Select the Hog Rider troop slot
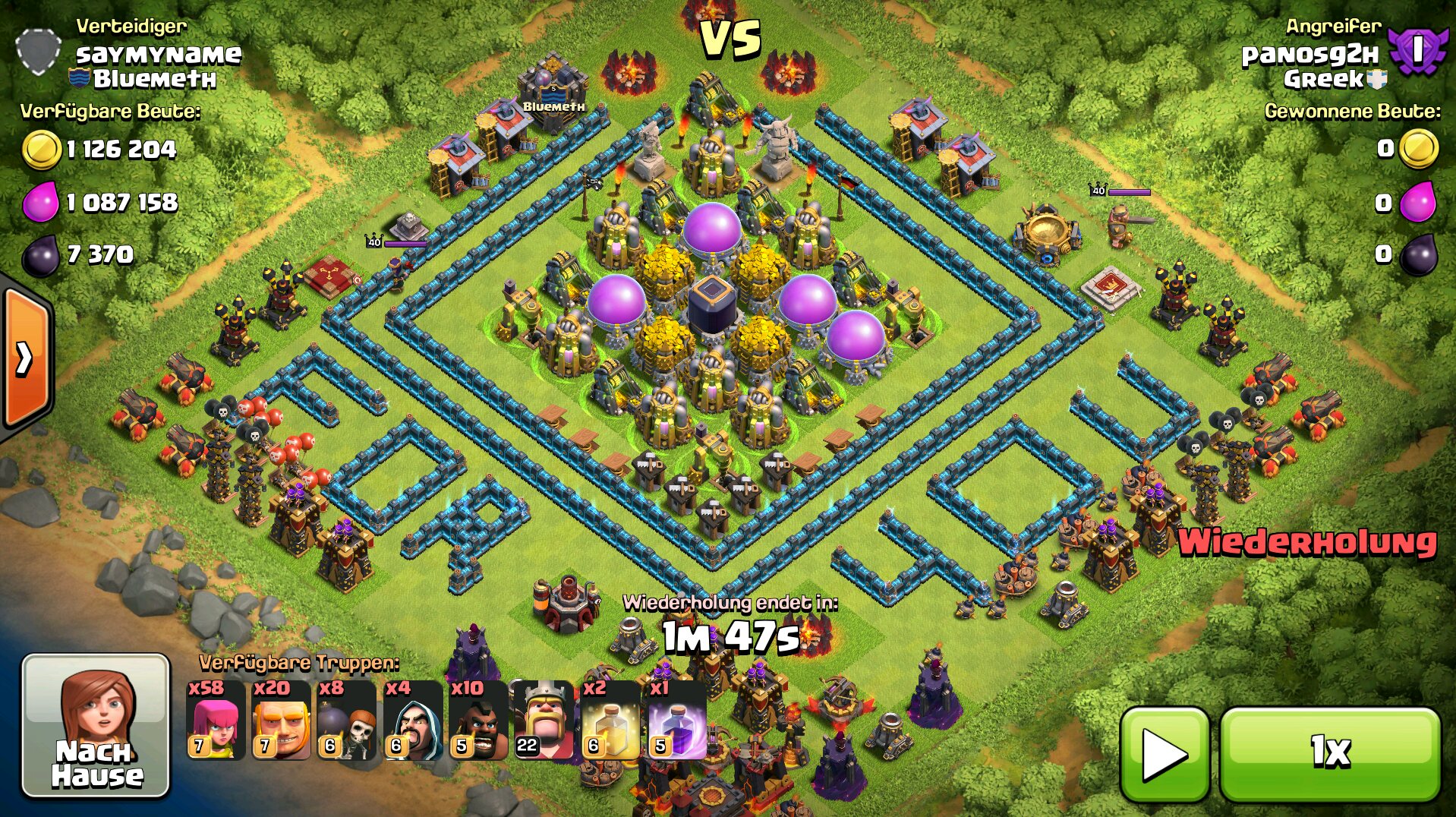Viewport: 1456px width, 817px height. pyautogui.click(x=477, y=721)
